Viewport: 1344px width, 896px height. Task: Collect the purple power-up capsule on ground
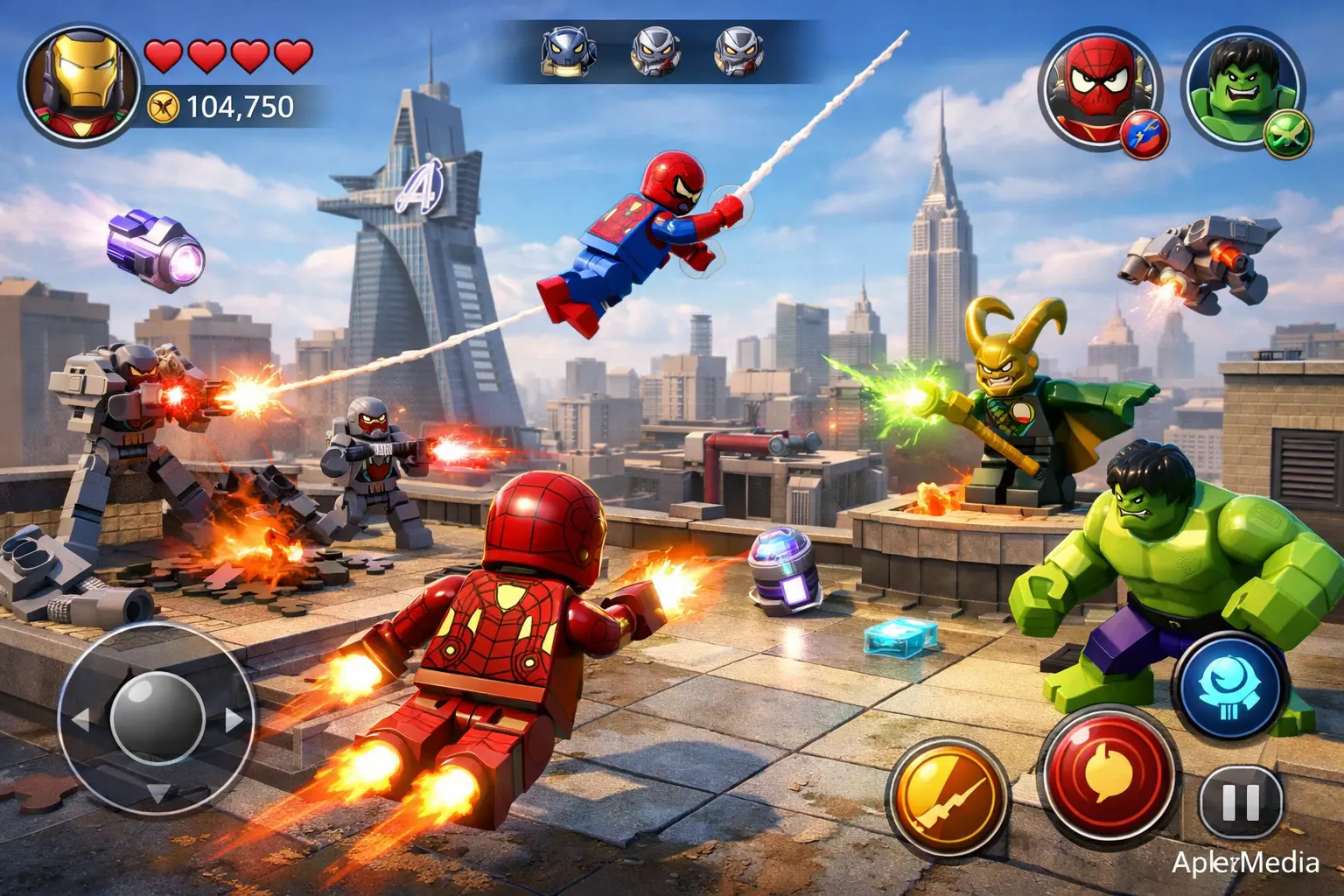[784, 570]
